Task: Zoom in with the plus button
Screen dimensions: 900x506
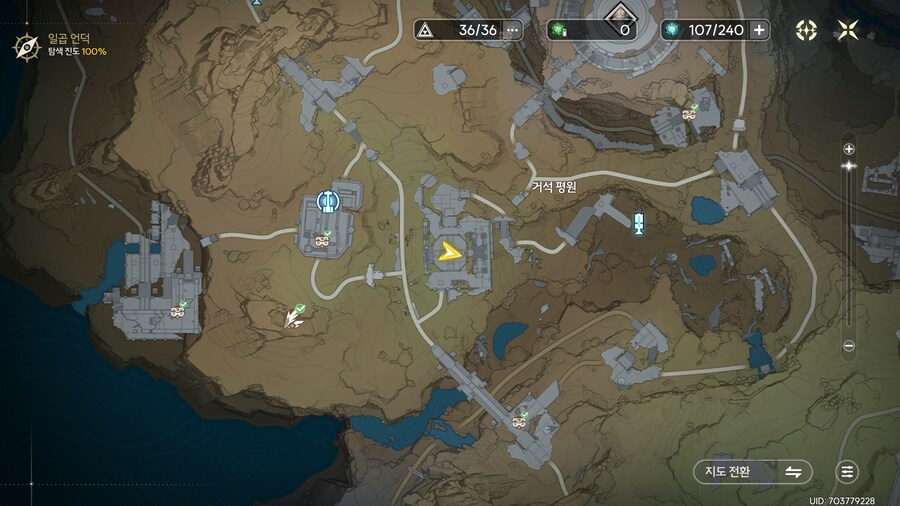Action: [849, 149]
